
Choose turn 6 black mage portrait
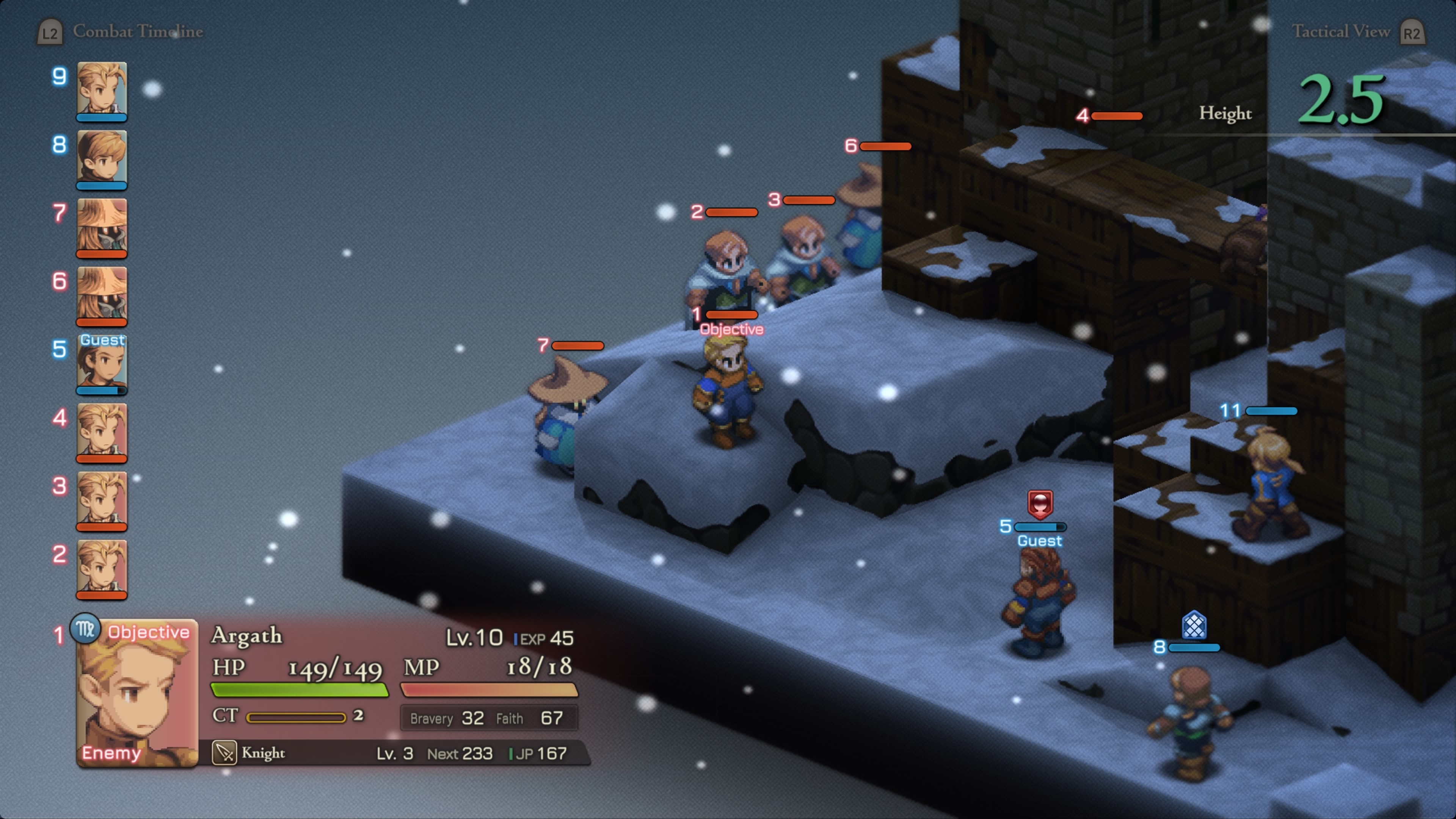coord(102,295)
